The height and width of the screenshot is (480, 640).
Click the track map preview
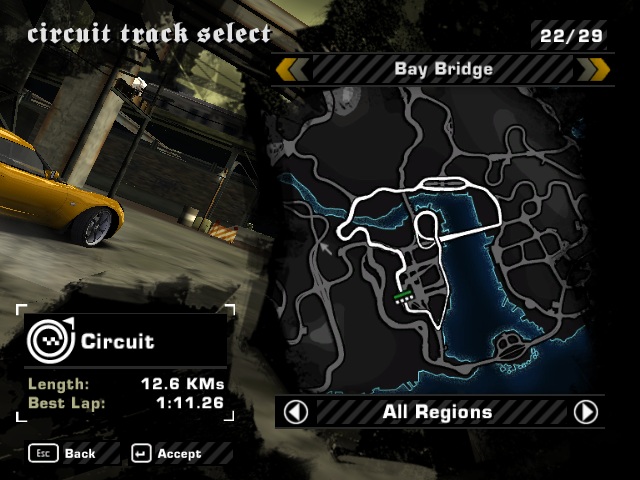(x=440, y=240)
